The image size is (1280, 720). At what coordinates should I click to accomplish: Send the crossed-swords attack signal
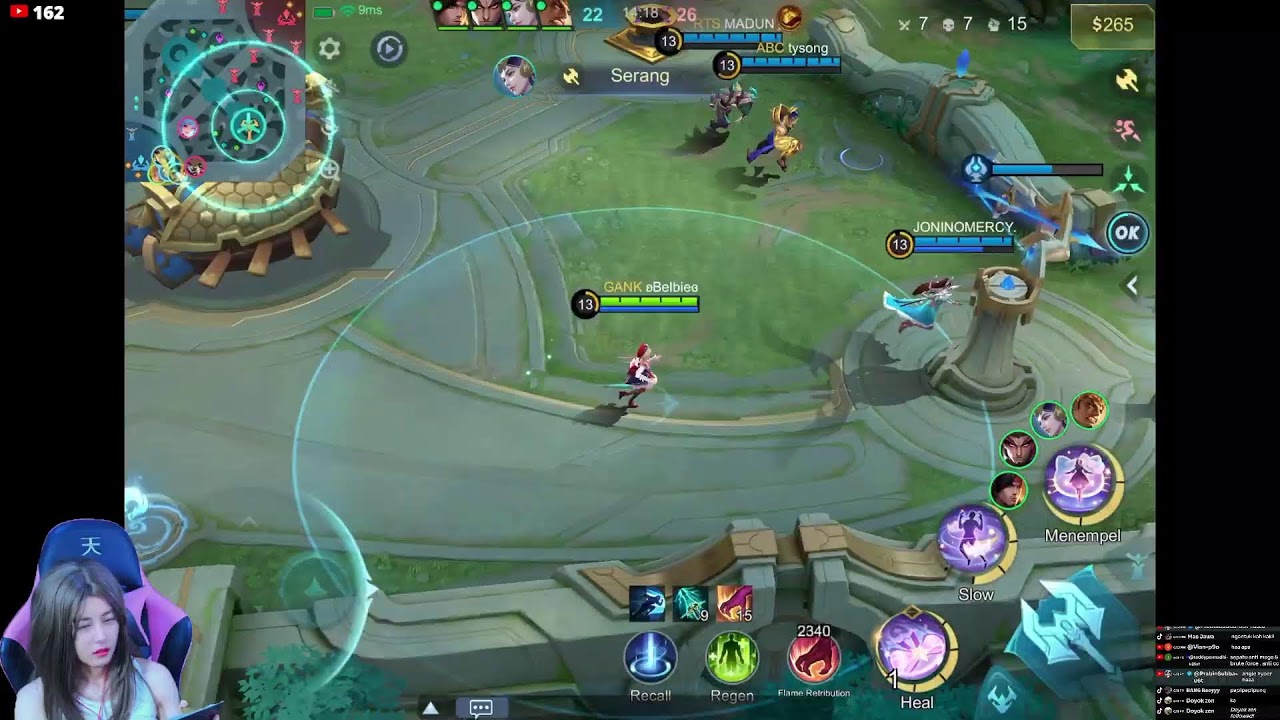pos(1127,81)
